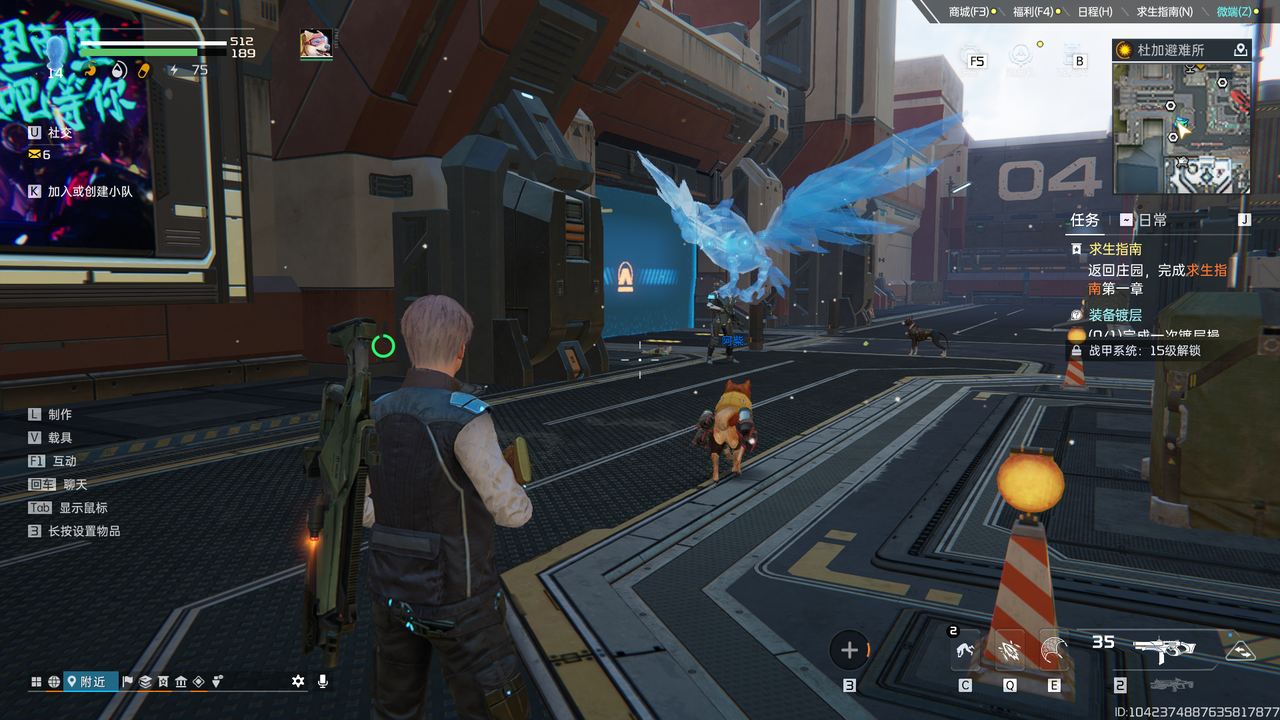
Task: Toggle the microphone voice chat icon
Action: point(322,681)
